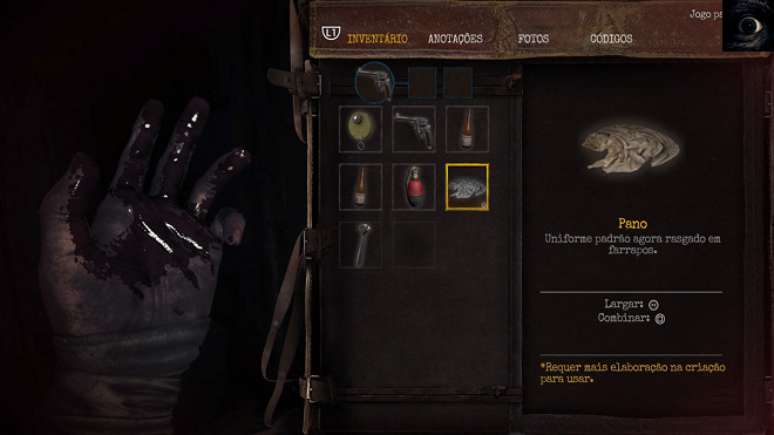Click the highlighted Pano cloth slot
Image resolution: width=774 pixels, height=435 pixels.
(x=467, y=187)
